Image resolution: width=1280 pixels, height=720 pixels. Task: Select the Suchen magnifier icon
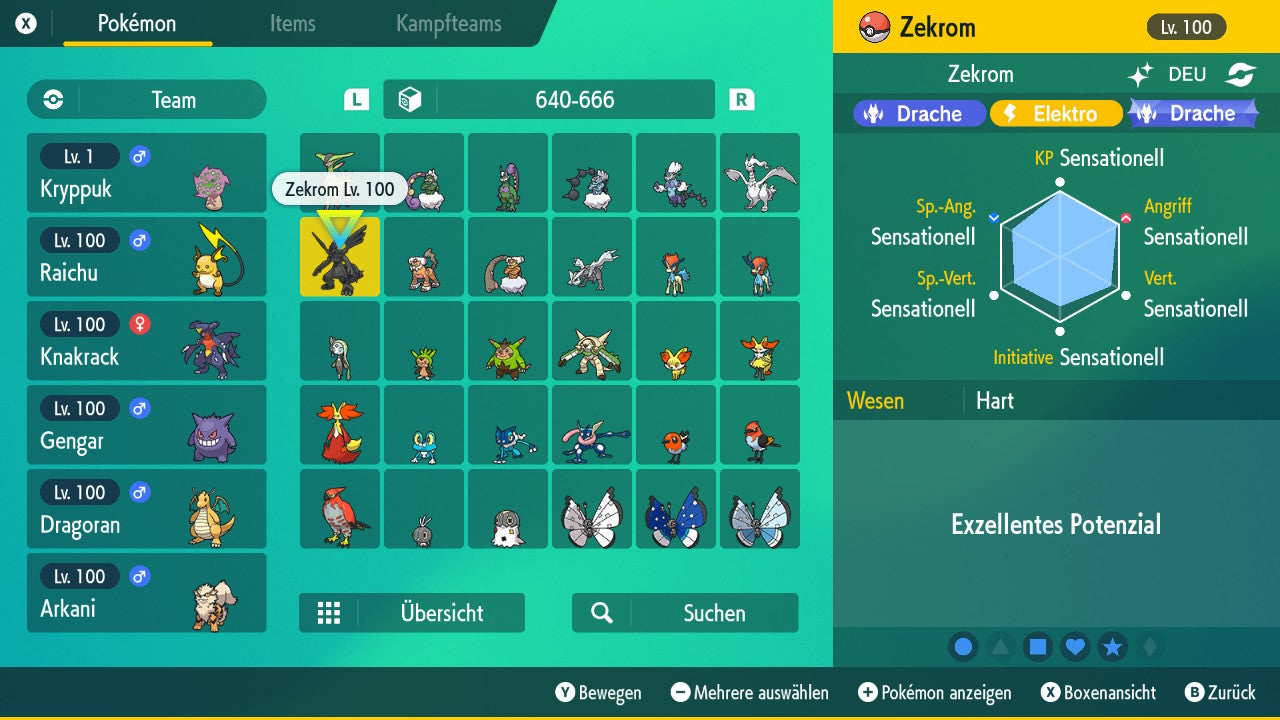point(601,613)
